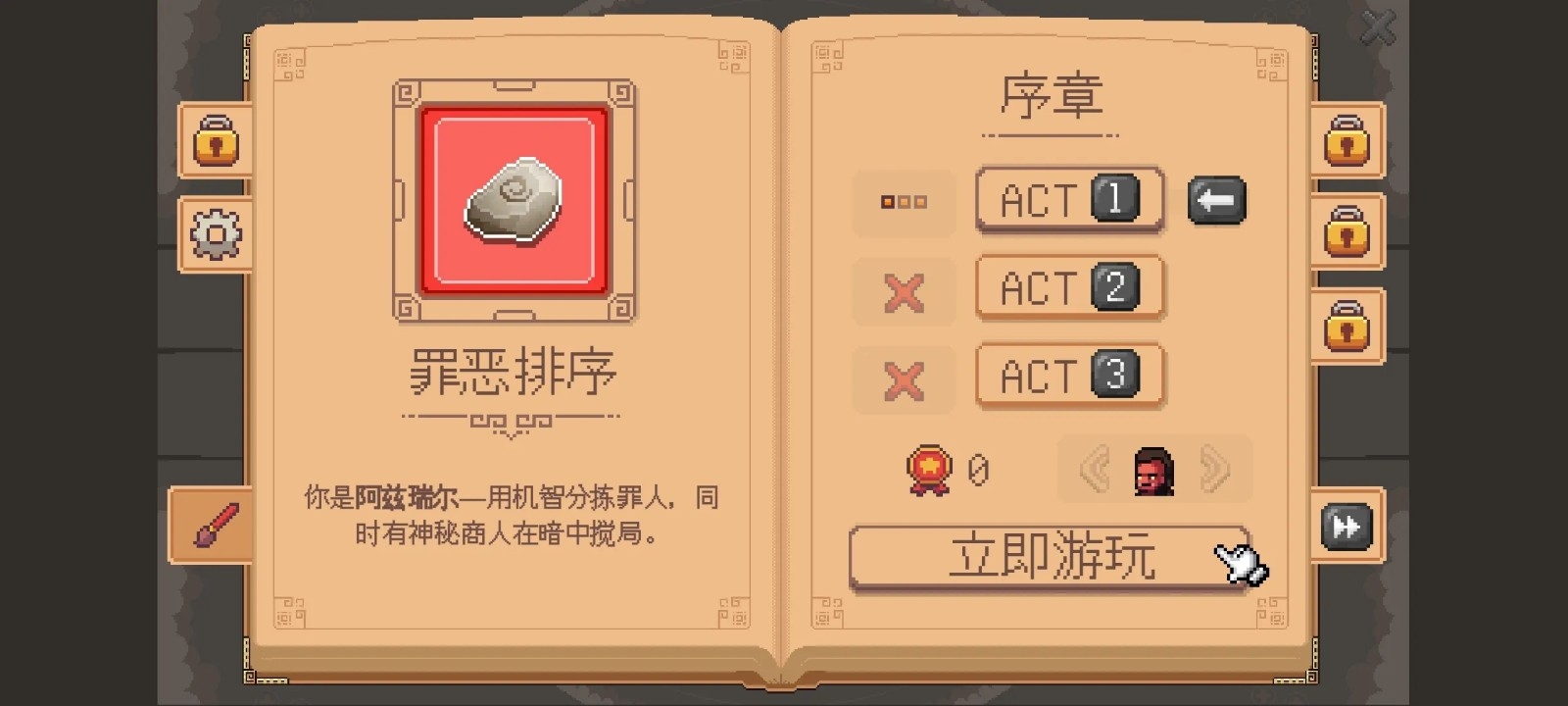1568x706 pixels.
Task: Select the ACT 3 chapter entry
Action: point(1070,376)
